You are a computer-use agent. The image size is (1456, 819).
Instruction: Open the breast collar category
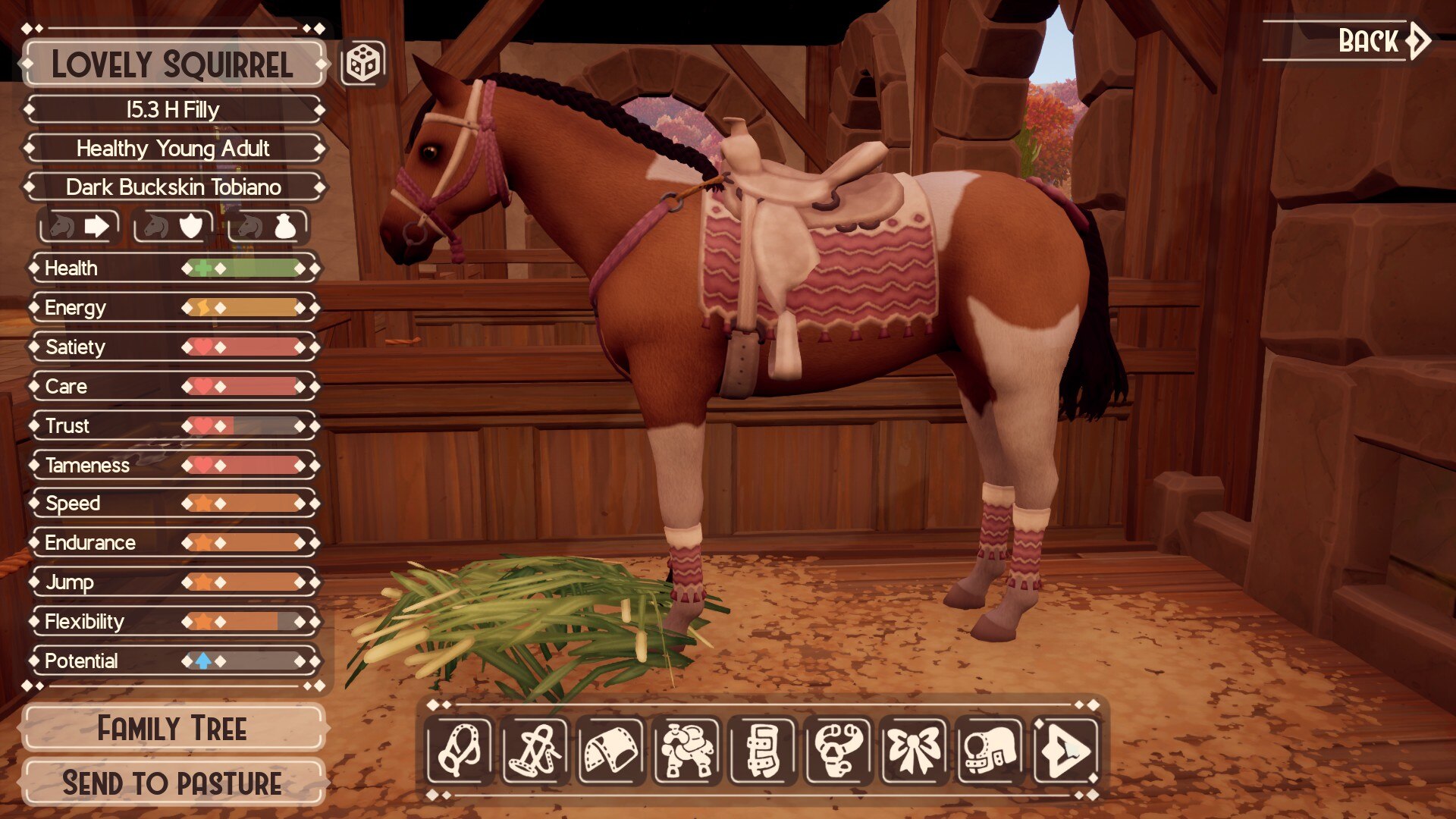pyautogui.click(x=839, y=751)
